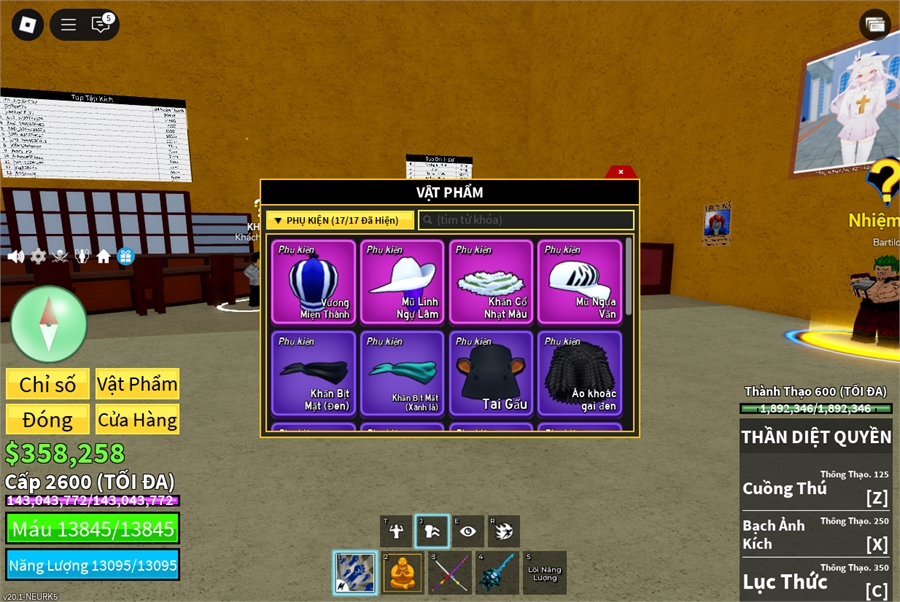
Task: Toggle the Vật Phẩm inventory button
Action: click(x=137, y=385)
